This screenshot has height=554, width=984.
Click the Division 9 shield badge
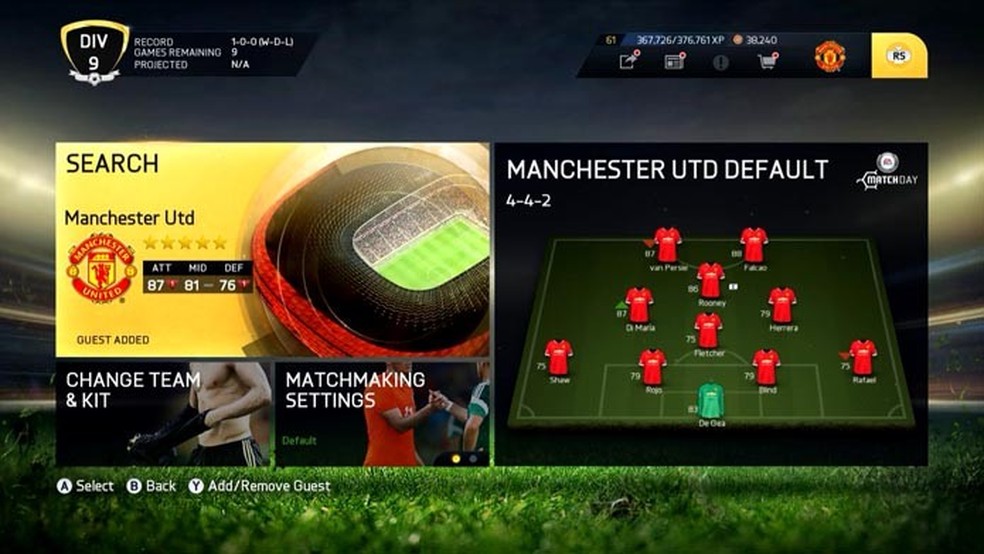pos(93,50)
